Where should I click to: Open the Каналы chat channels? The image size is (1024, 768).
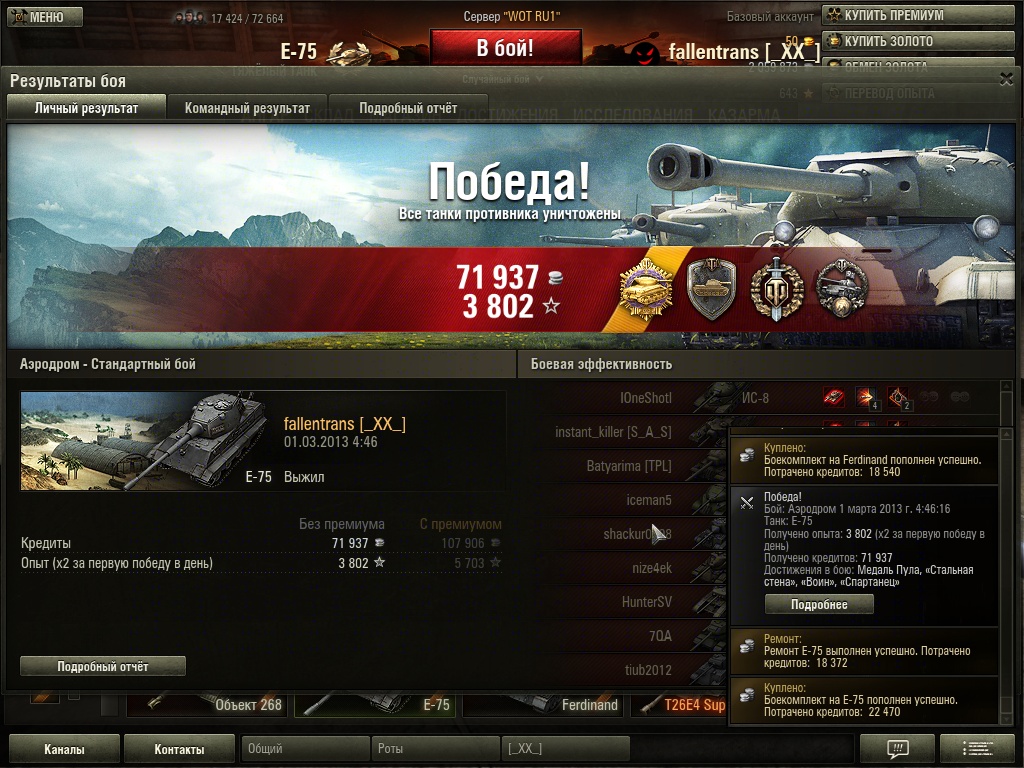[64, 749]
